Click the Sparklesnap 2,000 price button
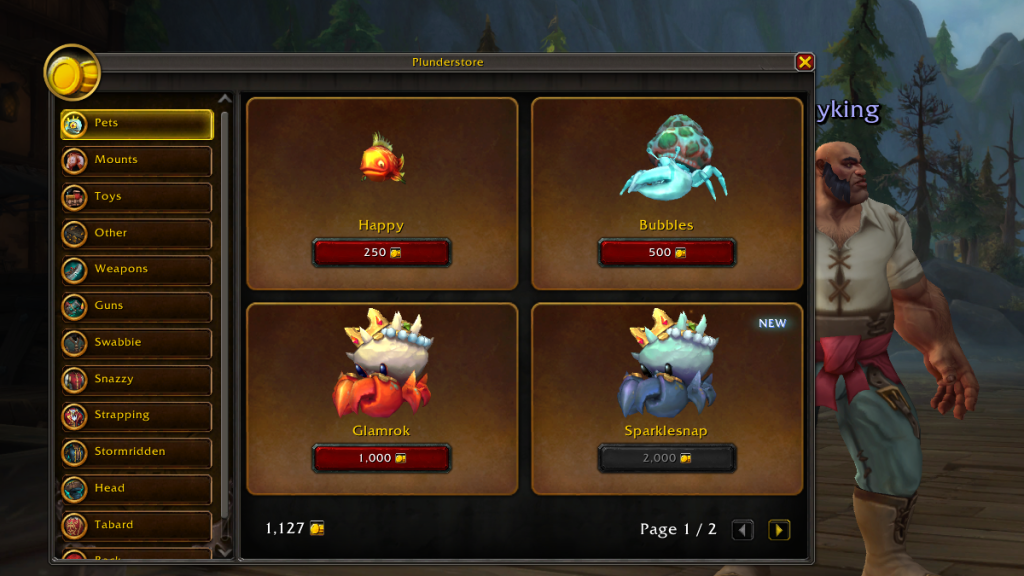 click(x=667, y=458)
